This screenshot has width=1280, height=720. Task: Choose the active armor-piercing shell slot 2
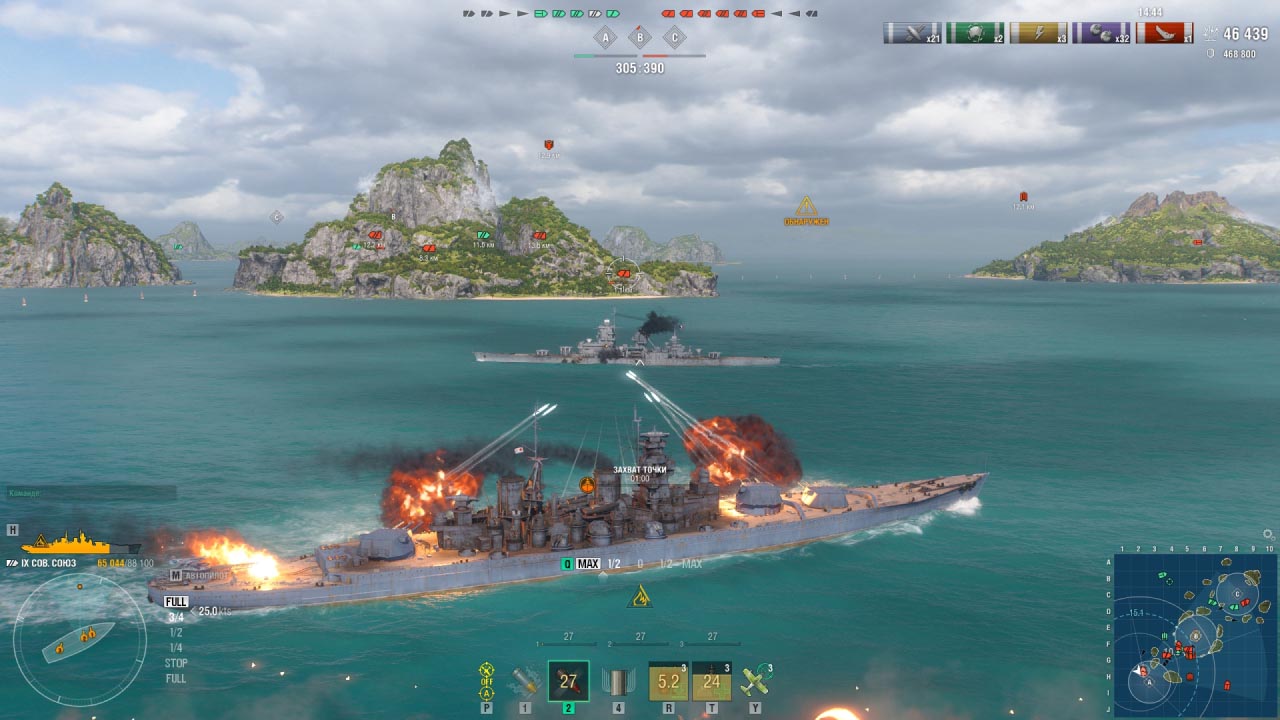[x=568, y=682]
